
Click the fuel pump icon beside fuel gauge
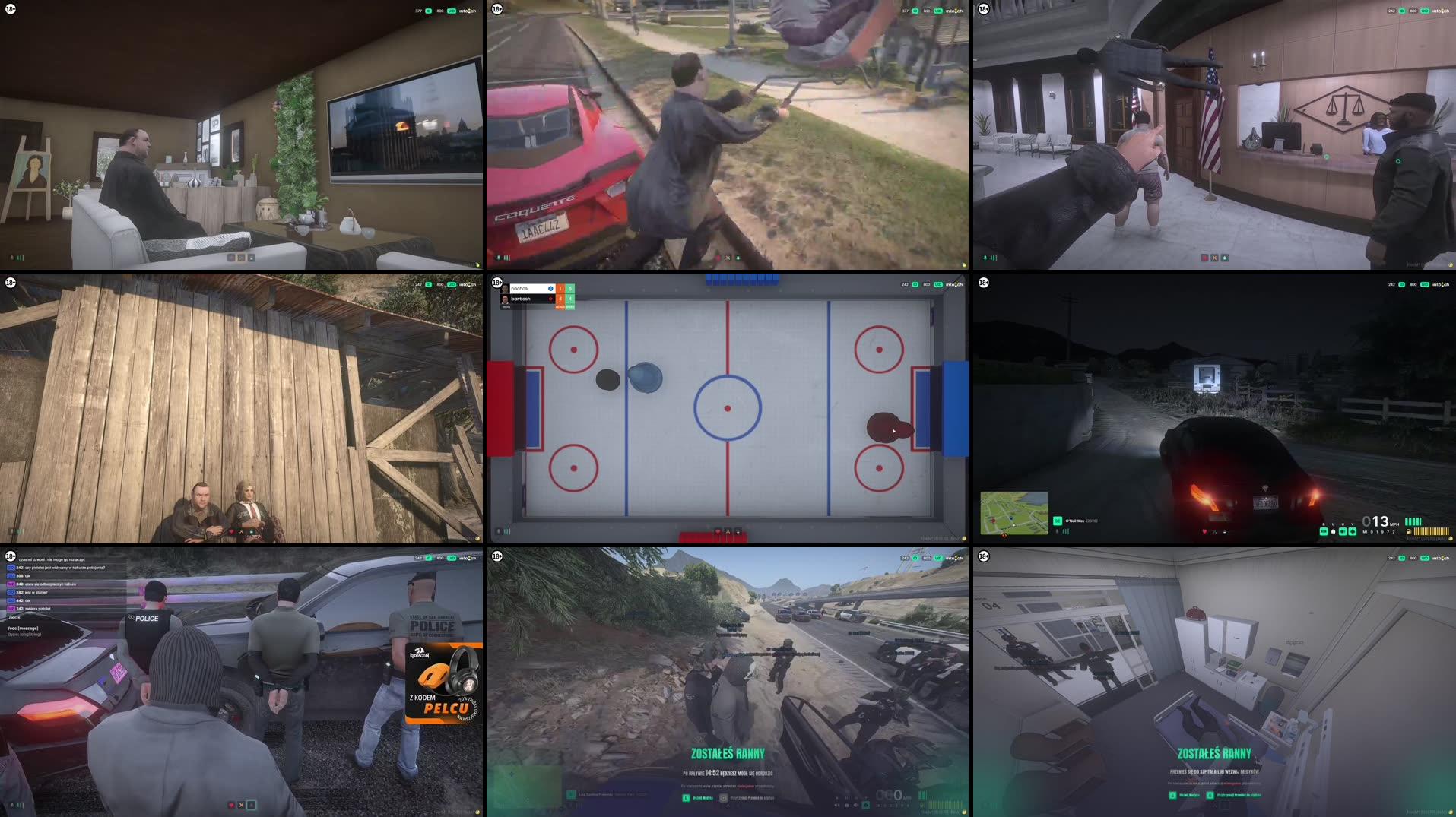(x=1408, y=531)
